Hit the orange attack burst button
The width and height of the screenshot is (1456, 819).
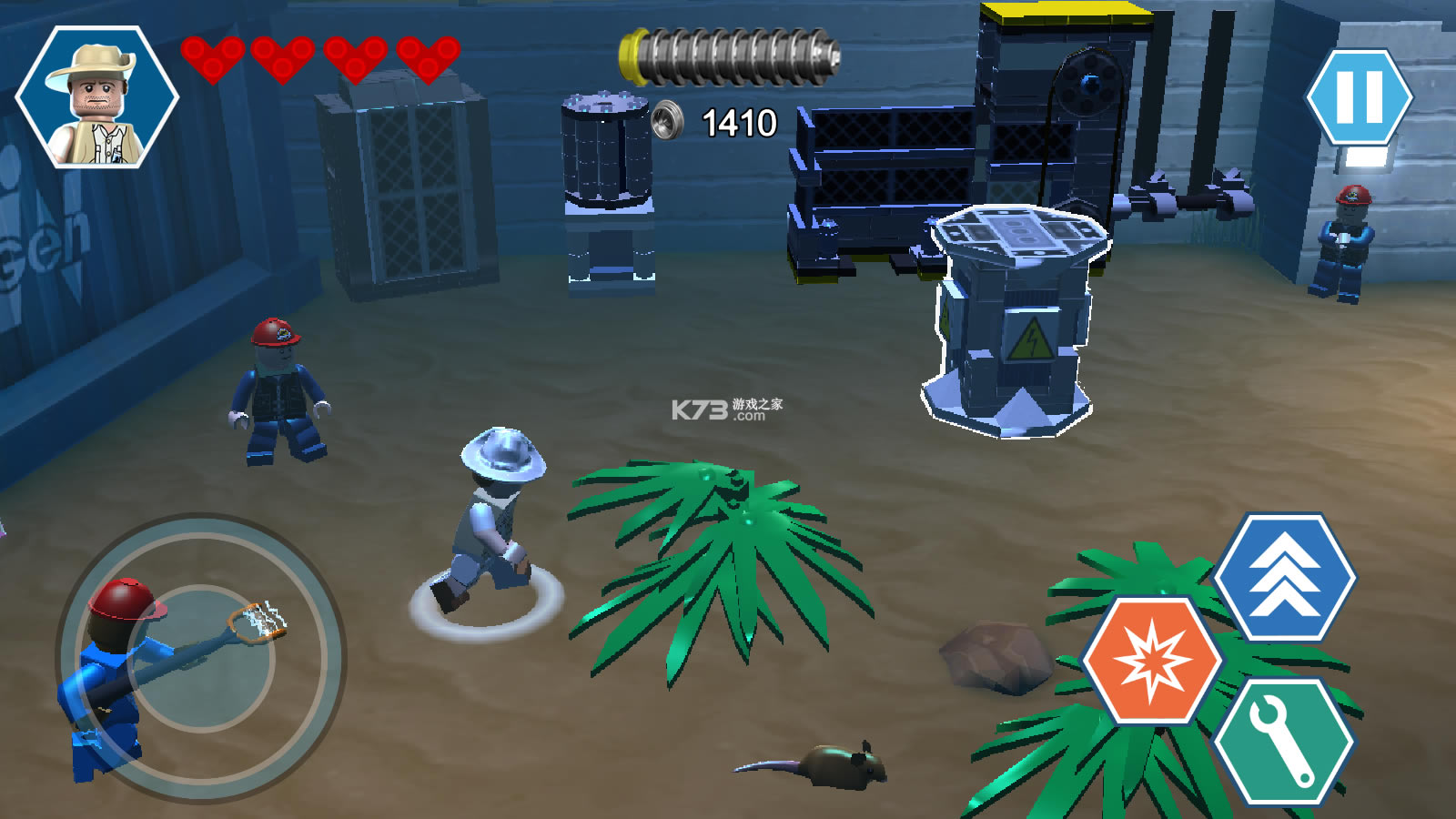pyautogui.click(x=1152, y=661)
